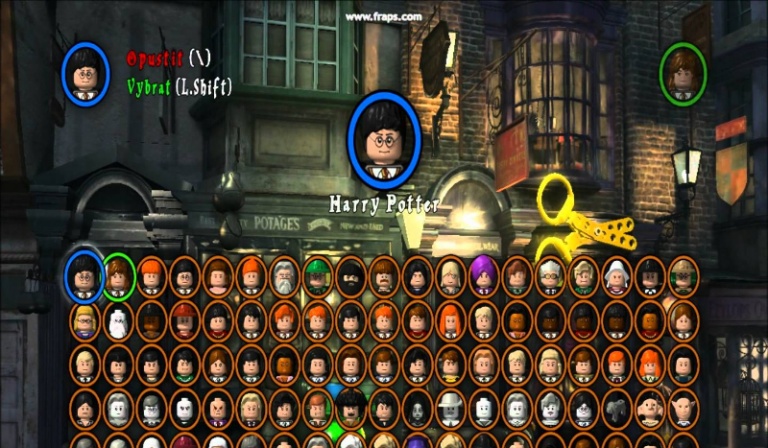Choose the lady in the white bonnet
768x448 pixels.
tap(616, 276)
